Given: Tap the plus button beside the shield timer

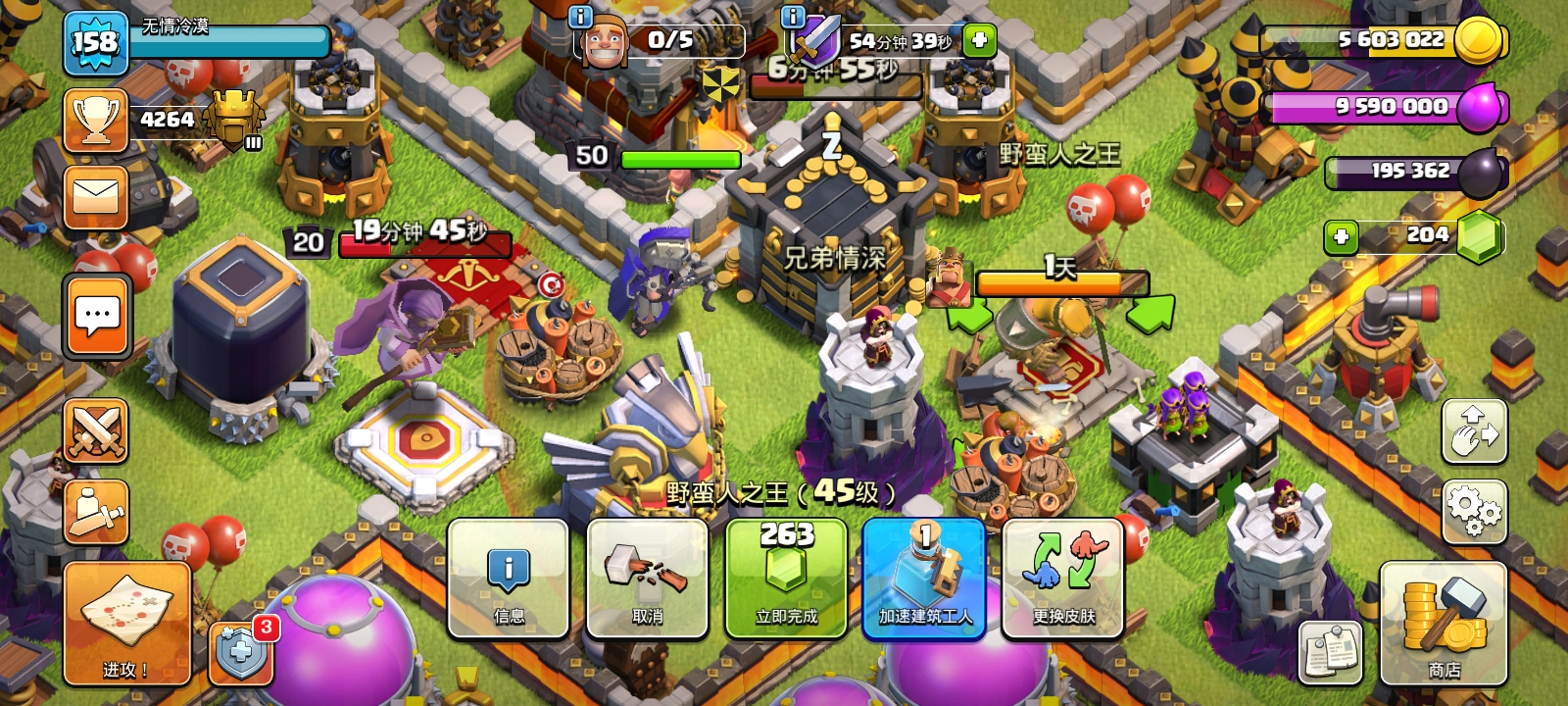Looking at the screenshot, I should click(979, 40).
